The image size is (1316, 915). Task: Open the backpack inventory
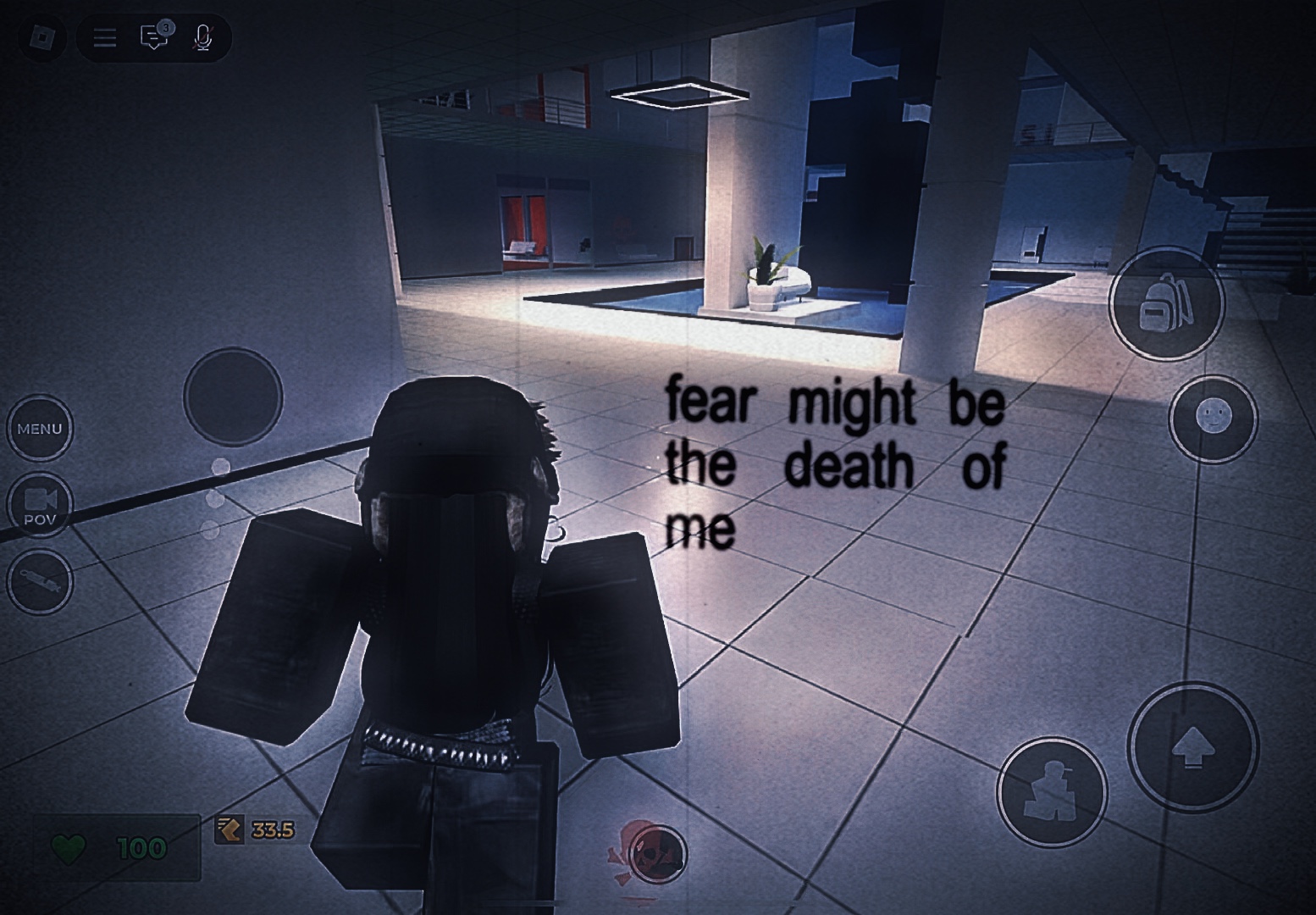click(1166, 303)
